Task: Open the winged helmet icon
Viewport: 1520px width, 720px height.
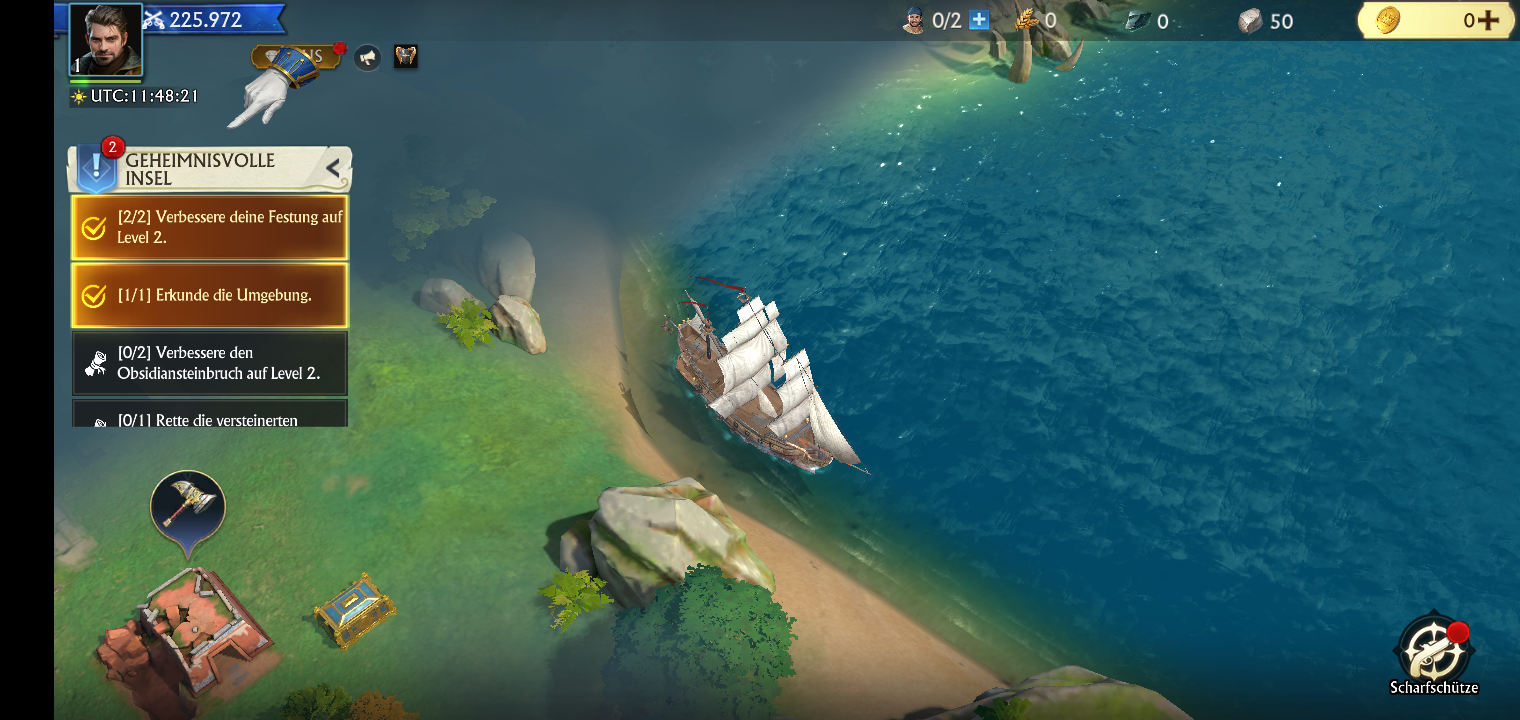Action: point(405,56)
